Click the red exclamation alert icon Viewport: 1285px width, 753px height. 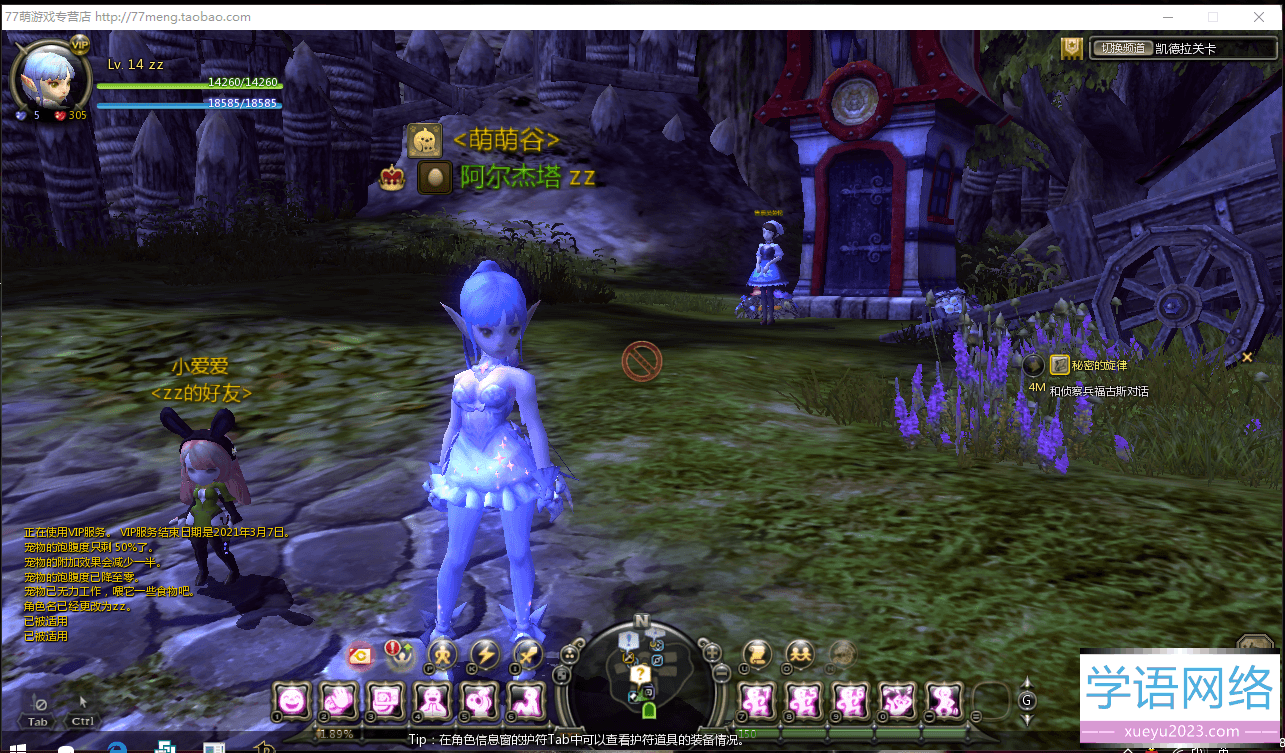pos(393,650)
